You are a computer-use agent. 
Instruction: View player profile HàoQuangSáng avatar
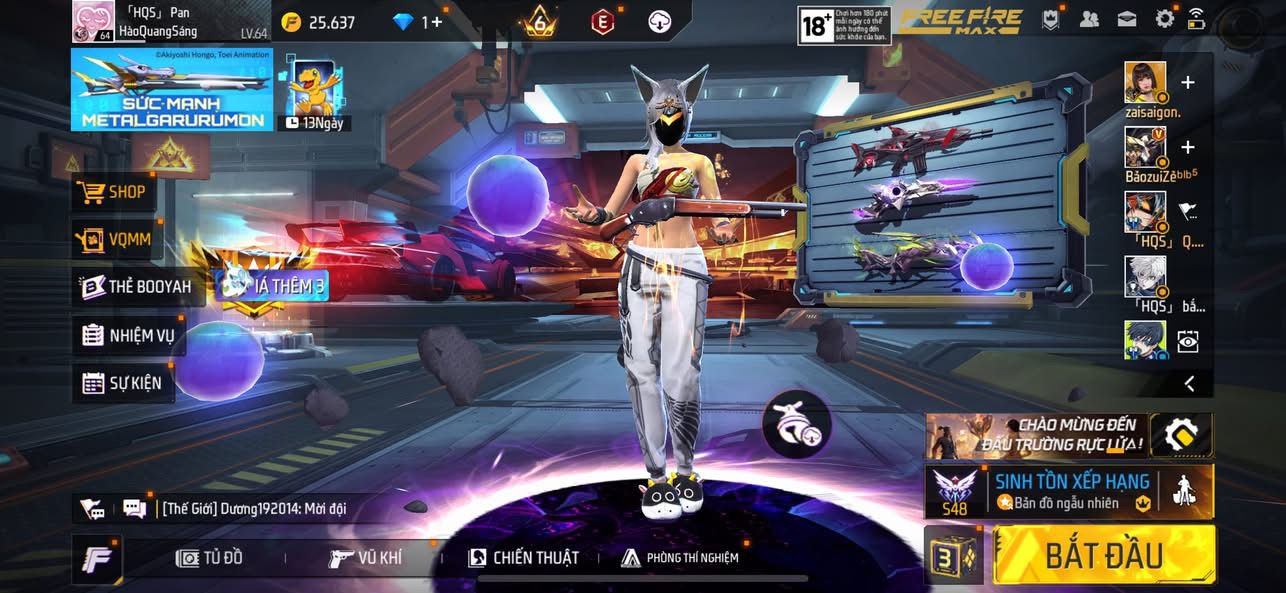coord(92,22)
